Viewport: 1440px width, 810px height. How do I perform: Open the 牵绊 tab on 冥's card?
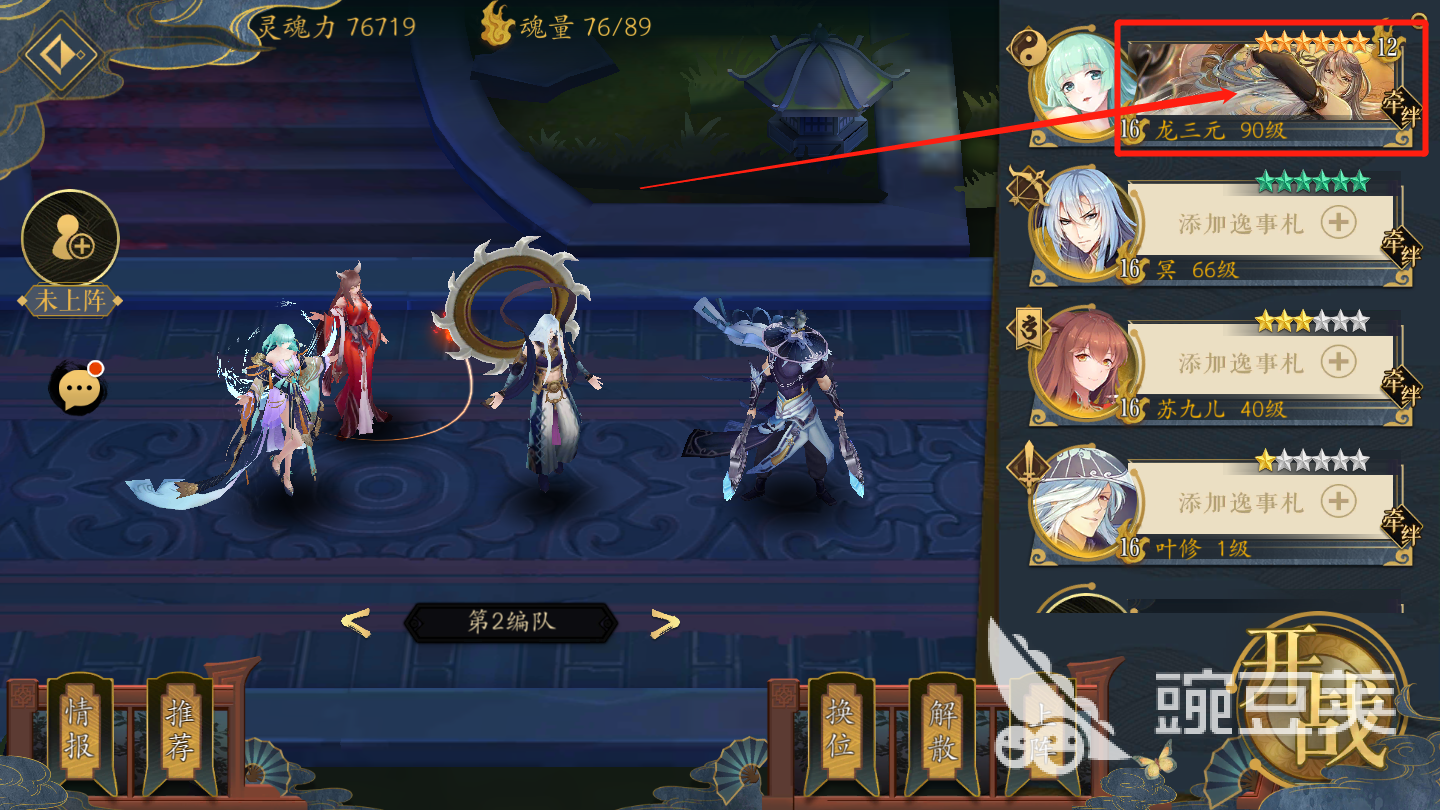pyautogui.click(x=1400, y=248)
